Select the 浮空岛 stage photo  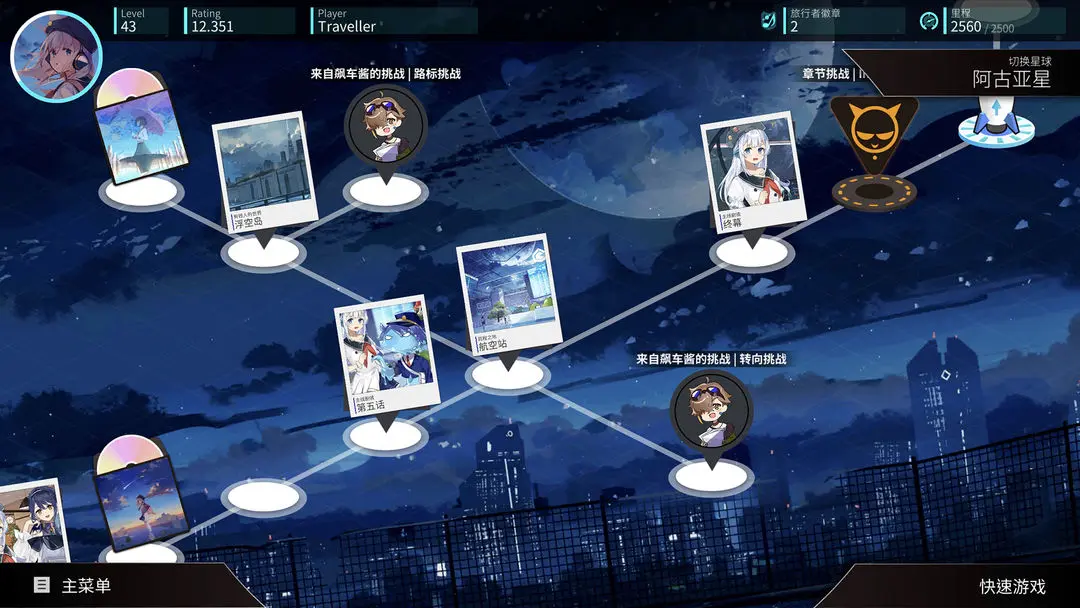coord(261,175)
